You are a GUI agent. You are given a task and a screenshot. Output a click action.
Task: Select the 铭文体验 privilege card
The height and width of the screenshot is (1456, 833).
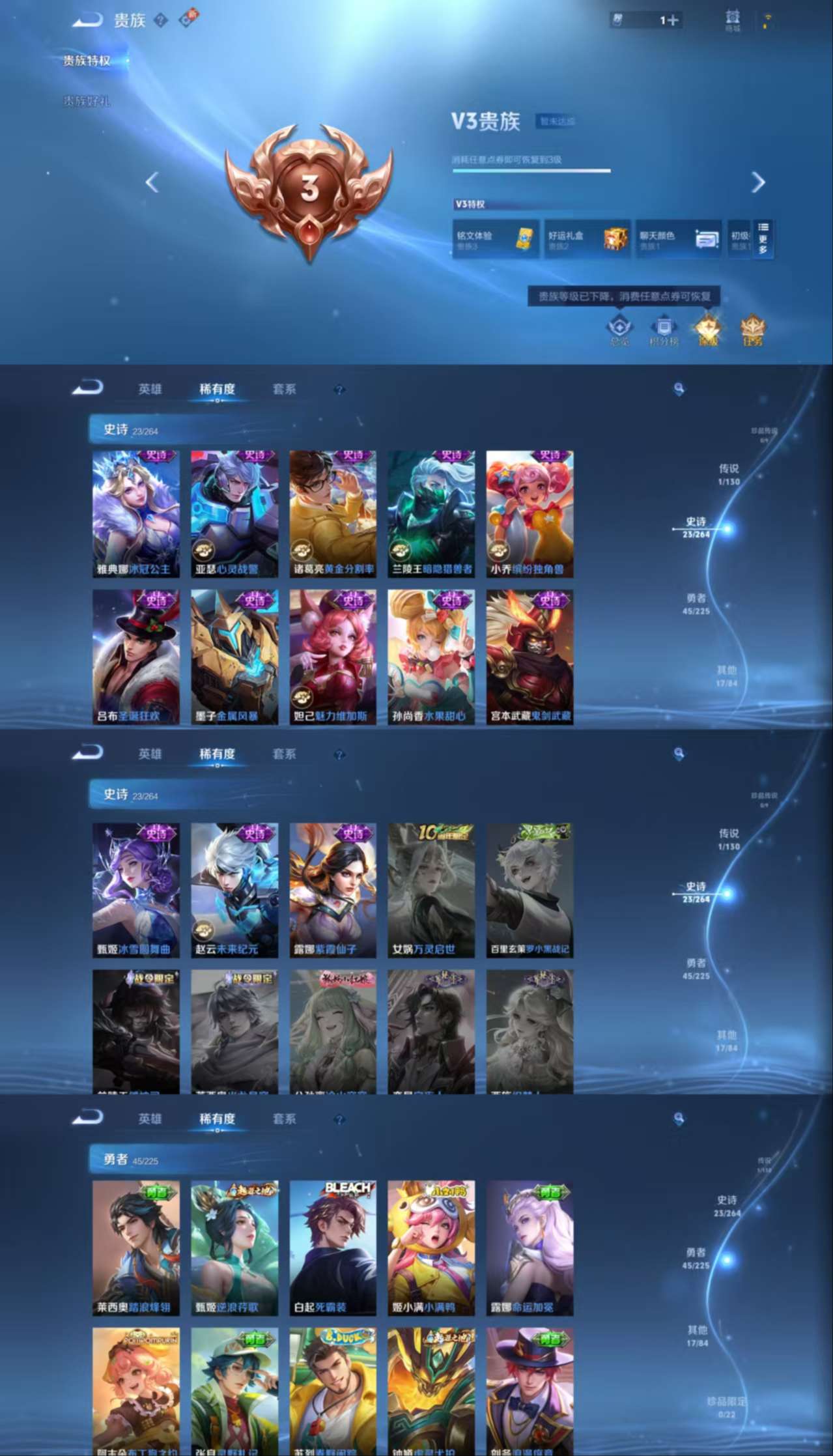tap(496, 239)
